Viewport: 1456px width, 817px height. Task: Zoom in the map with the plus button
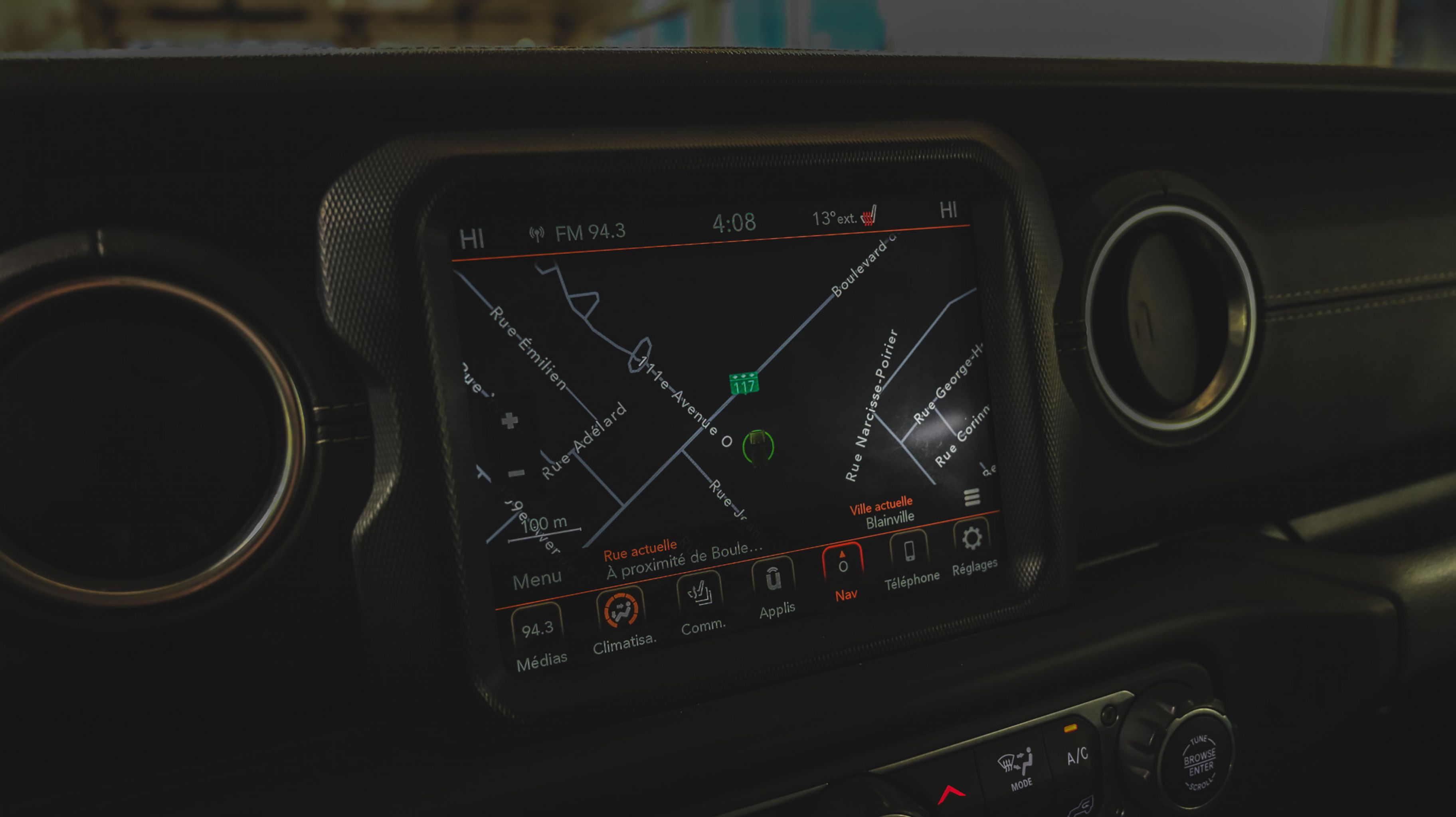click(509, 420)
